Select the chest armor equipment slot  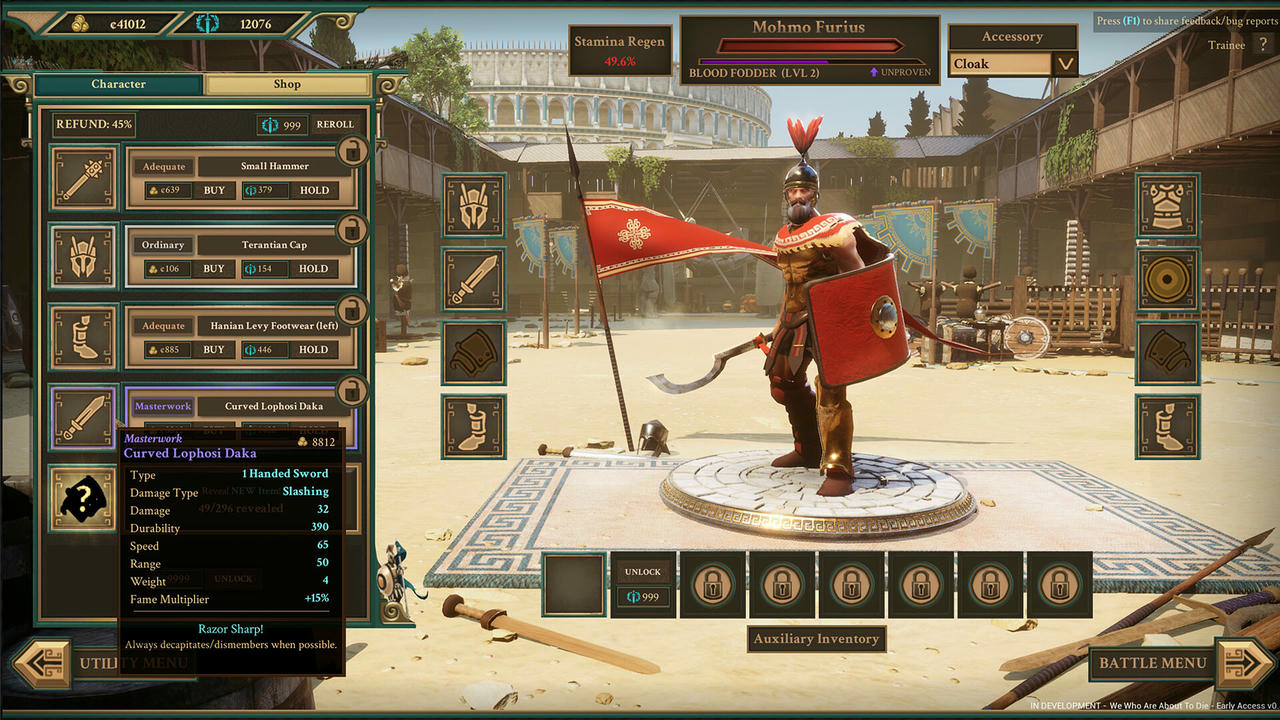point(1166,204)
